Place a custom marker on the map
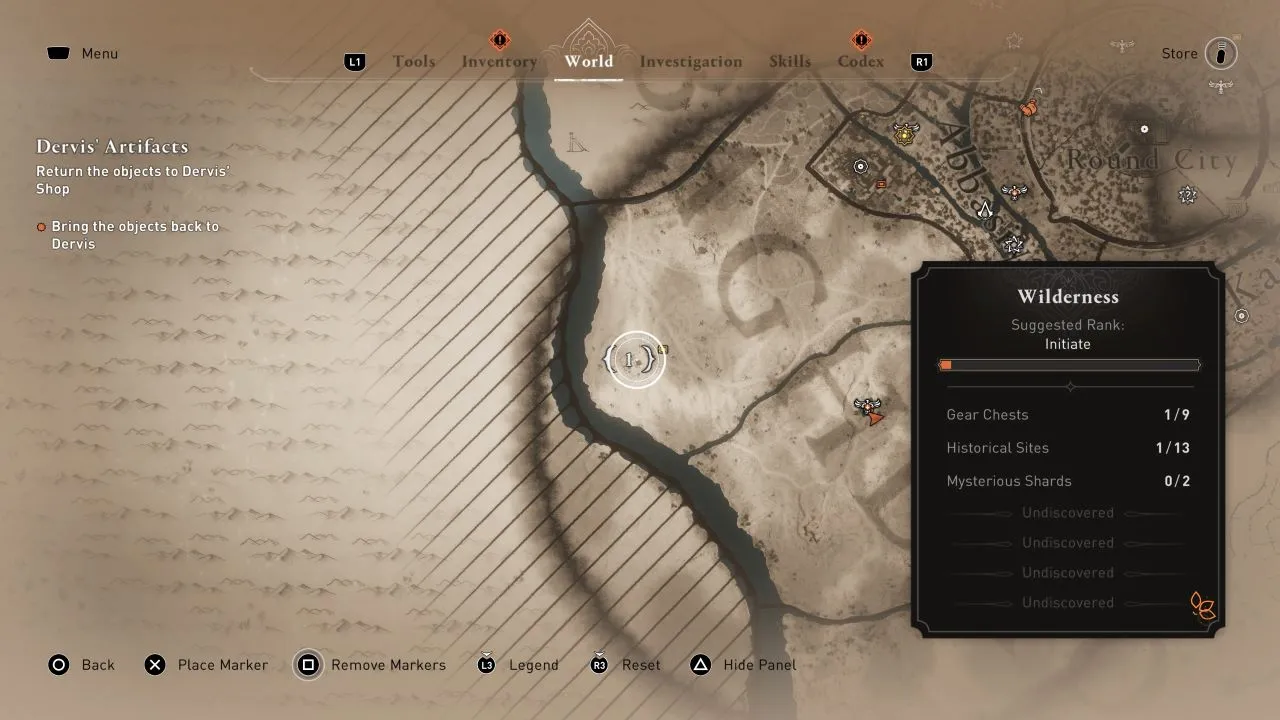 206,665
